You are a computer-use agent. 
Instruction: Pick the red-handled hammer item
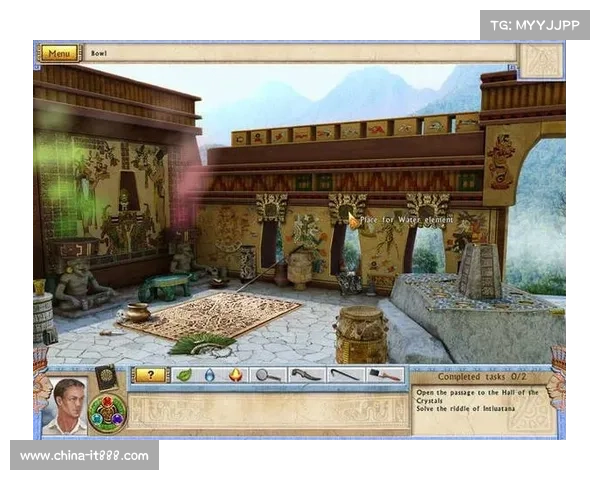[x=384, y=375]
